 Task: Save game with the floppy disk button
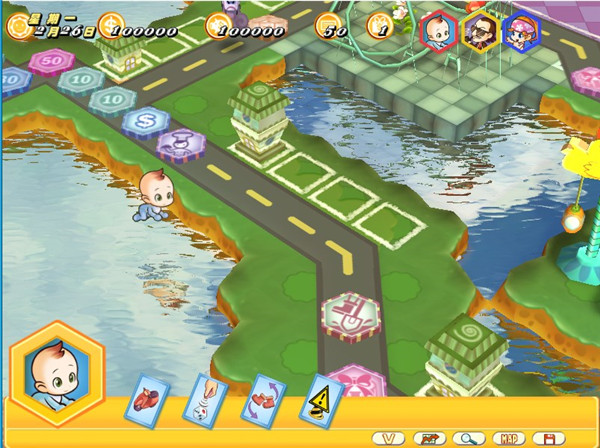548,438
